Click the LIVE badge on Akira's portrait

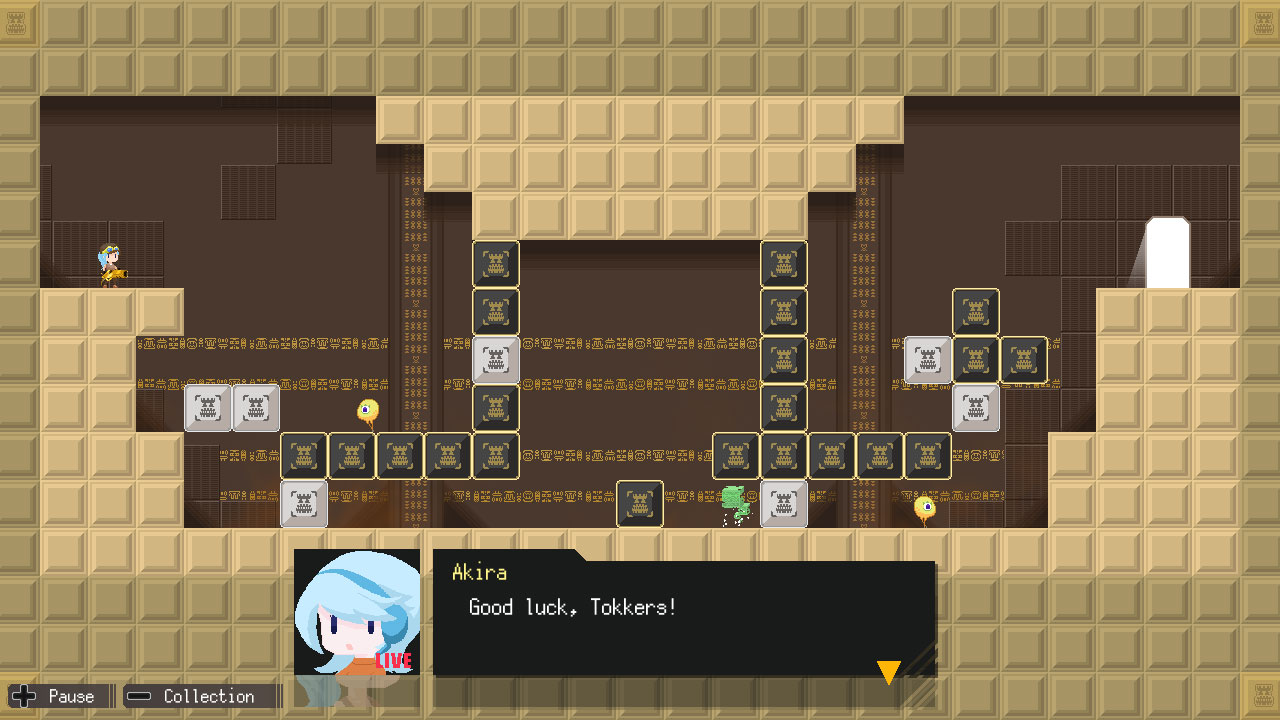394,660
